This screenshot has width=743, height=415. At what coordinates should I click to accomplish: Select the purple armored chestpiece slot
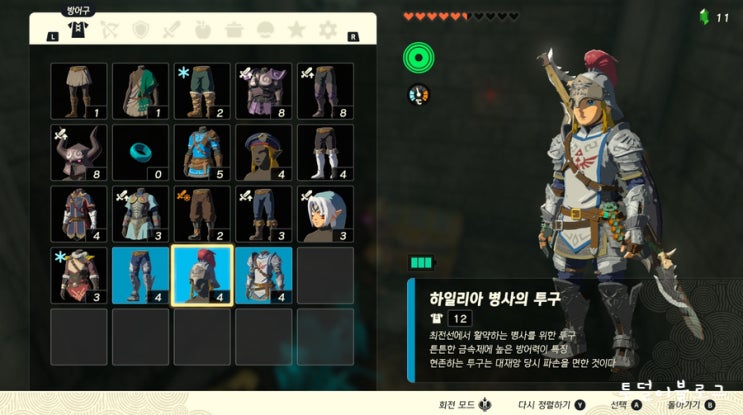pyautogui.click(x=263, y=92)
